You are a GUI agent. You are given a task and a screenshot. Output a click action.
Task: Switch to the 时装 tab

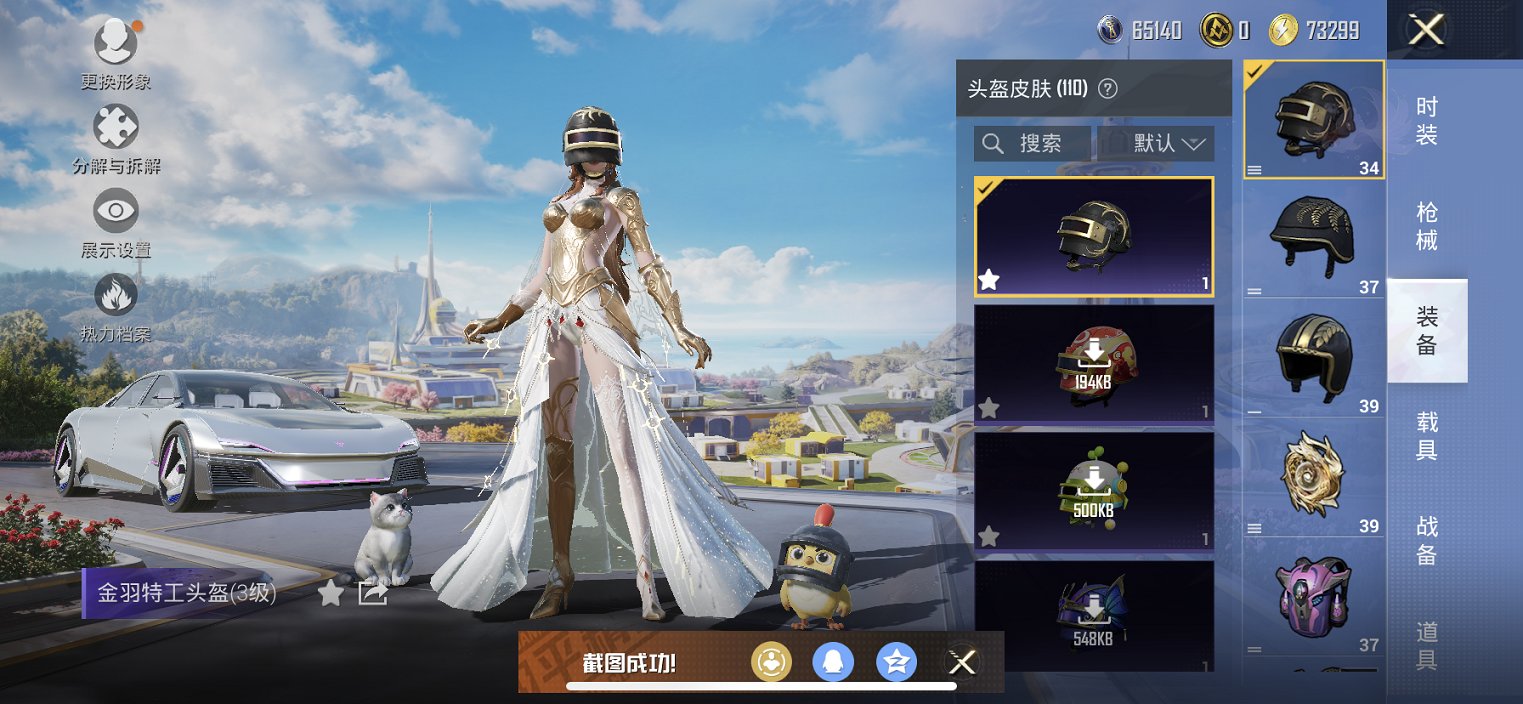1427,121
